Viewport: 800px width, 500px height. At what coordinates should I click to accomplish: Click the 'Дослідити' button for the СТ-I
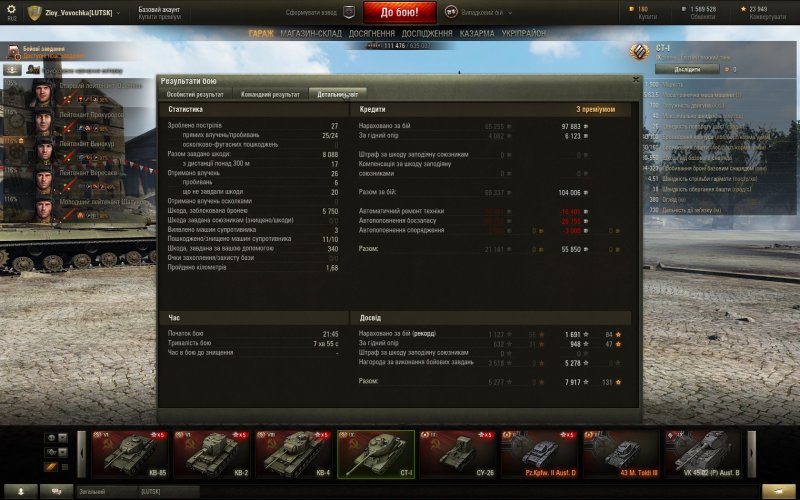(x=688, y=70)
